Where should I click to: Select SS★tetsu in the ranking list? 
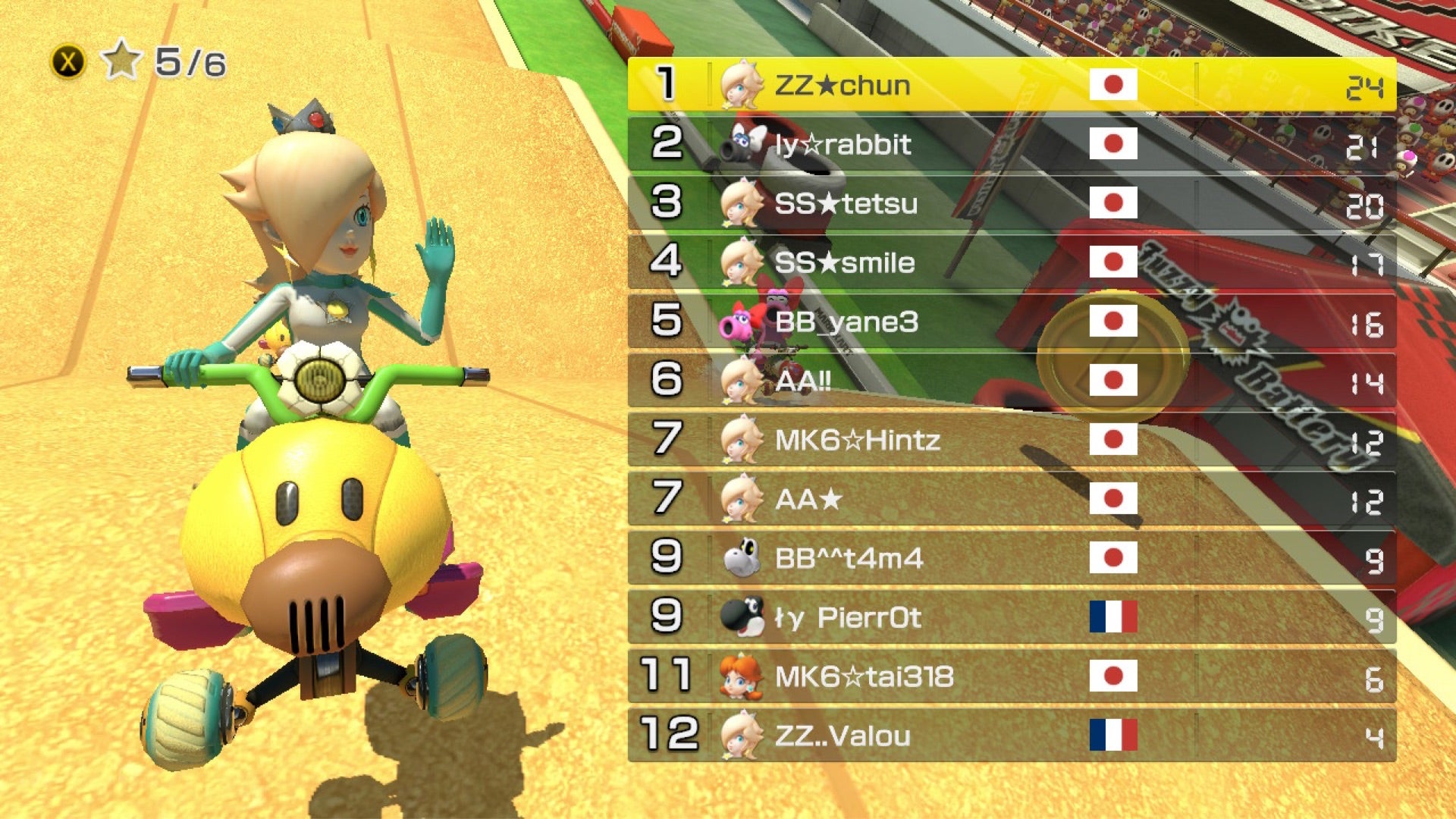pyautogui.click(x=1012, y=203)
